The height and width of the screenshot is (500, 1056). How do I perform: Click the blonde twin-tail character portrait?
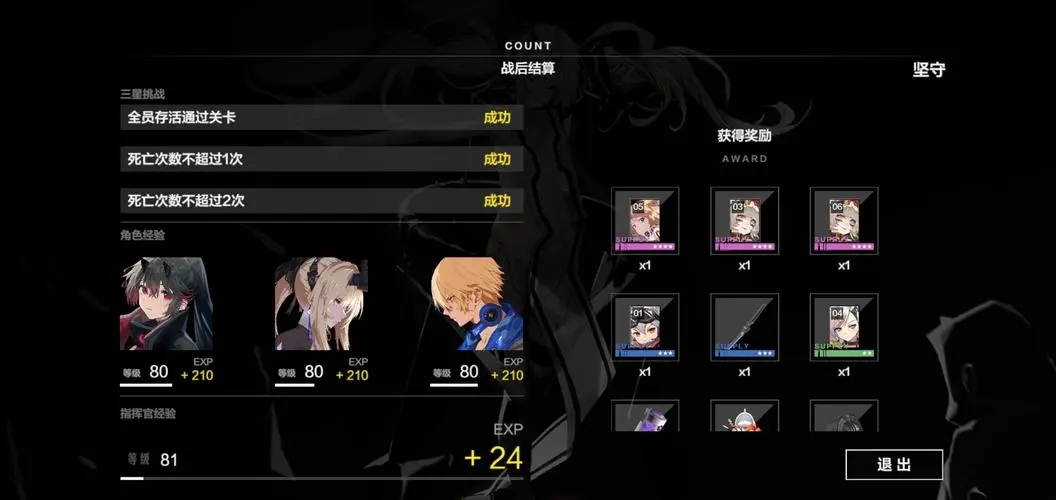click(x=321, y=304)
